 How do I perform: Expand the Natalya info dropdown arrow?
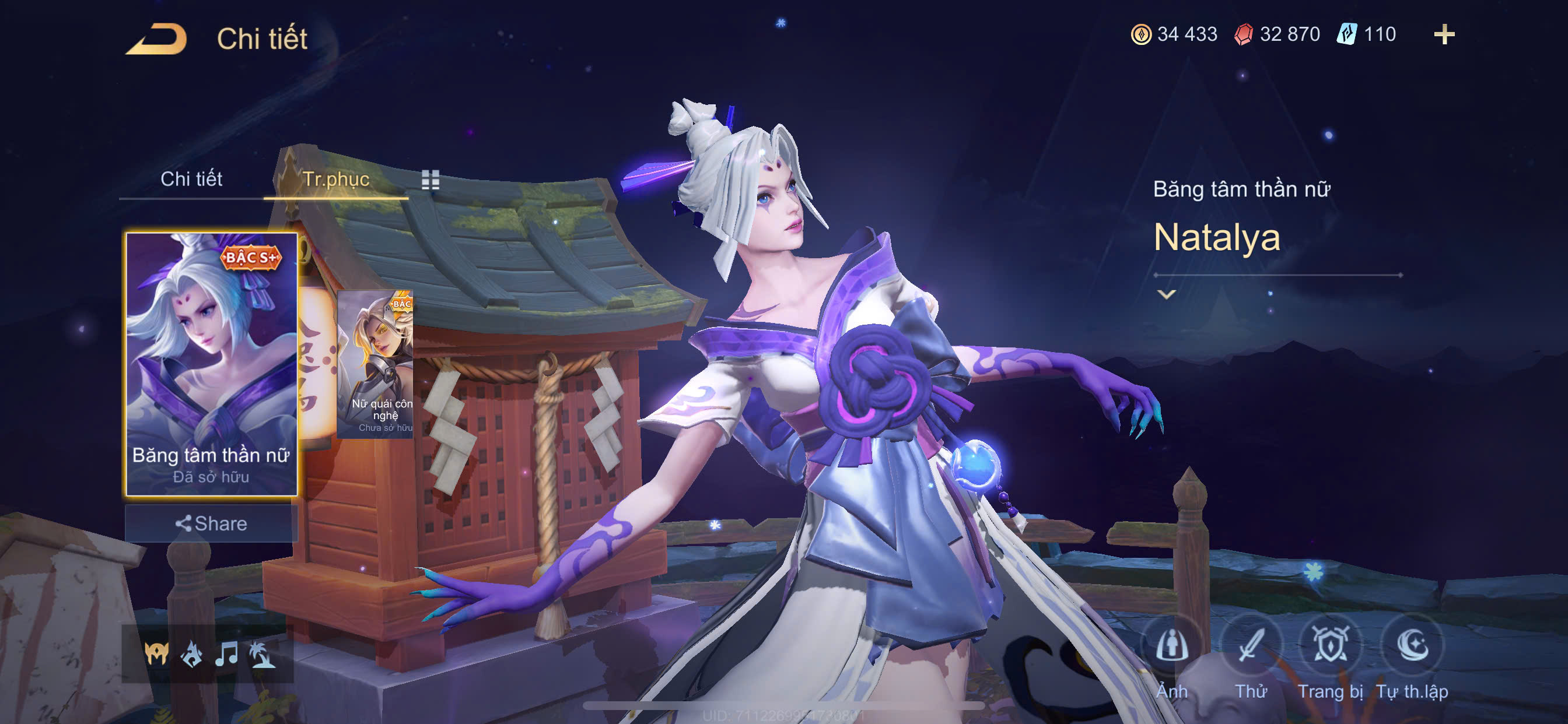click(1165, 294)
